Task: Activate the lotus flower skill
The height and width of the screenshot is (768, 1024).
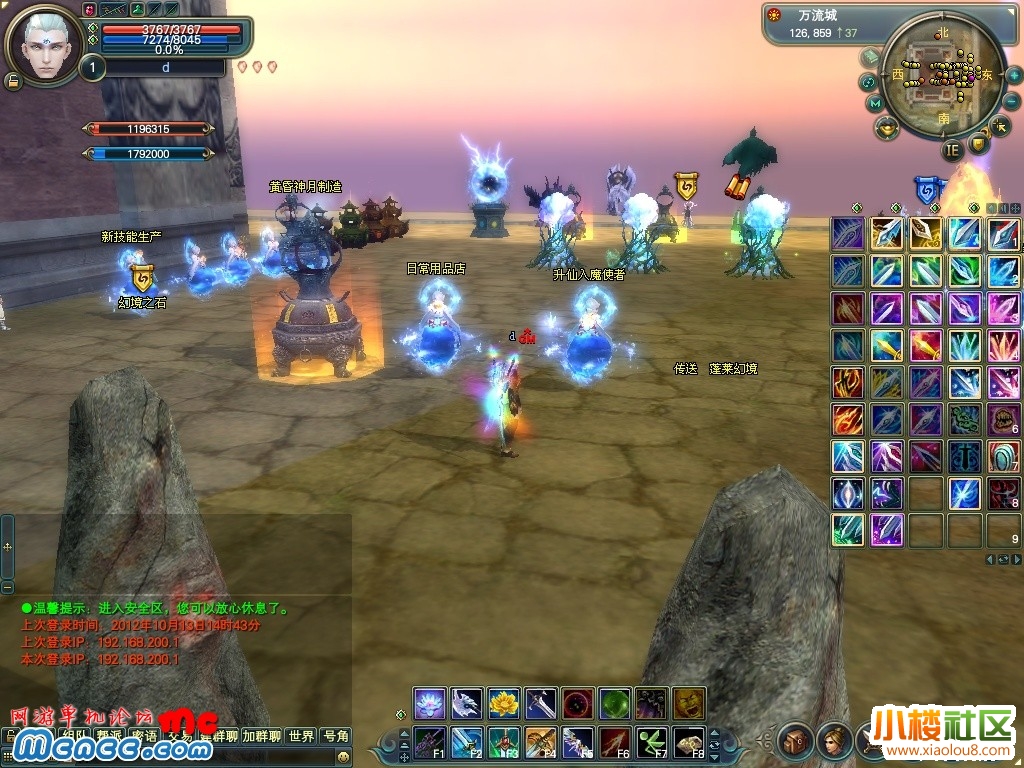Action: coord(430,703)
